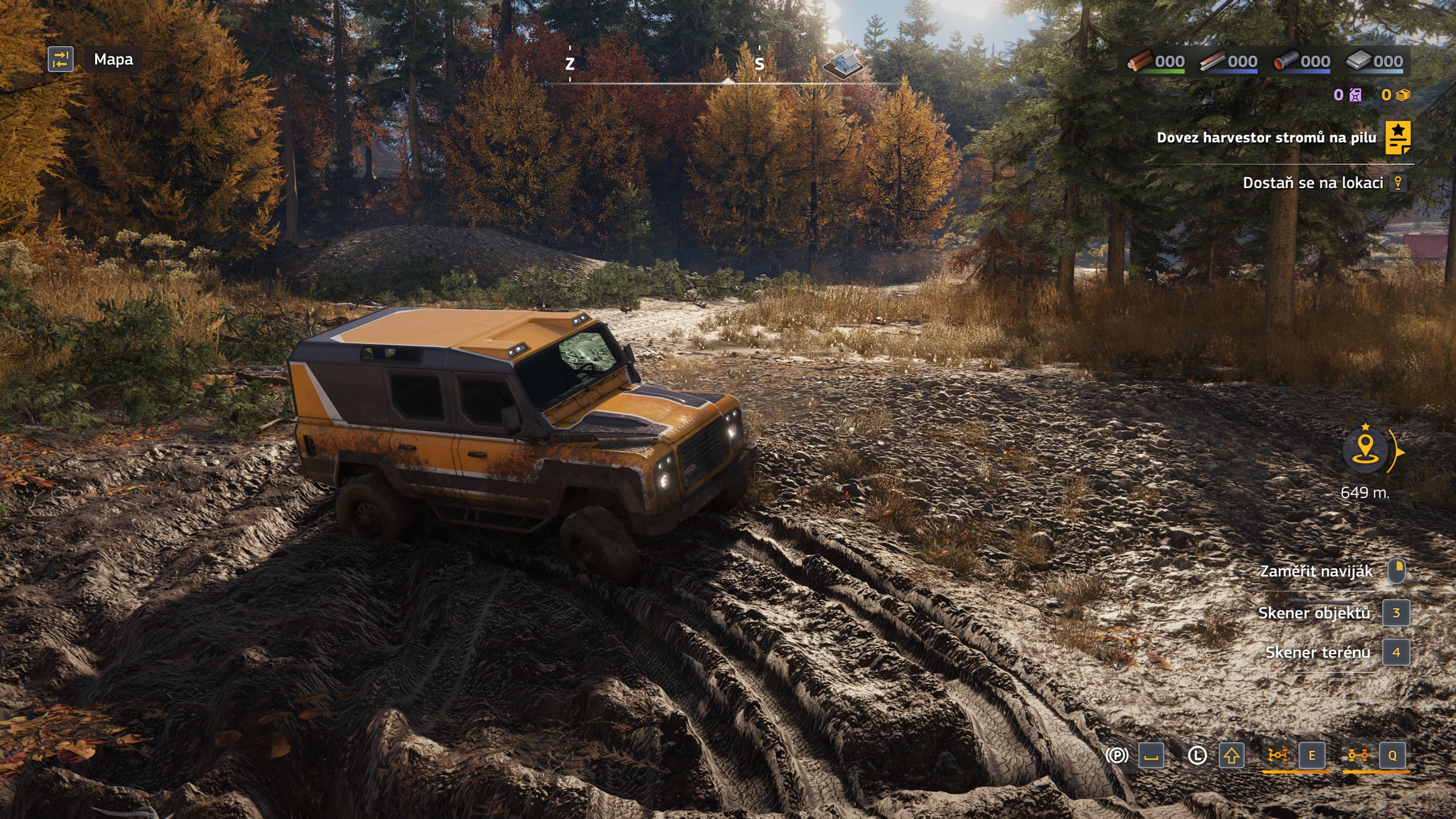Activate 'Zaměřit naviják' winch targeting
1456x819 pixels.
click(1316, 571)
